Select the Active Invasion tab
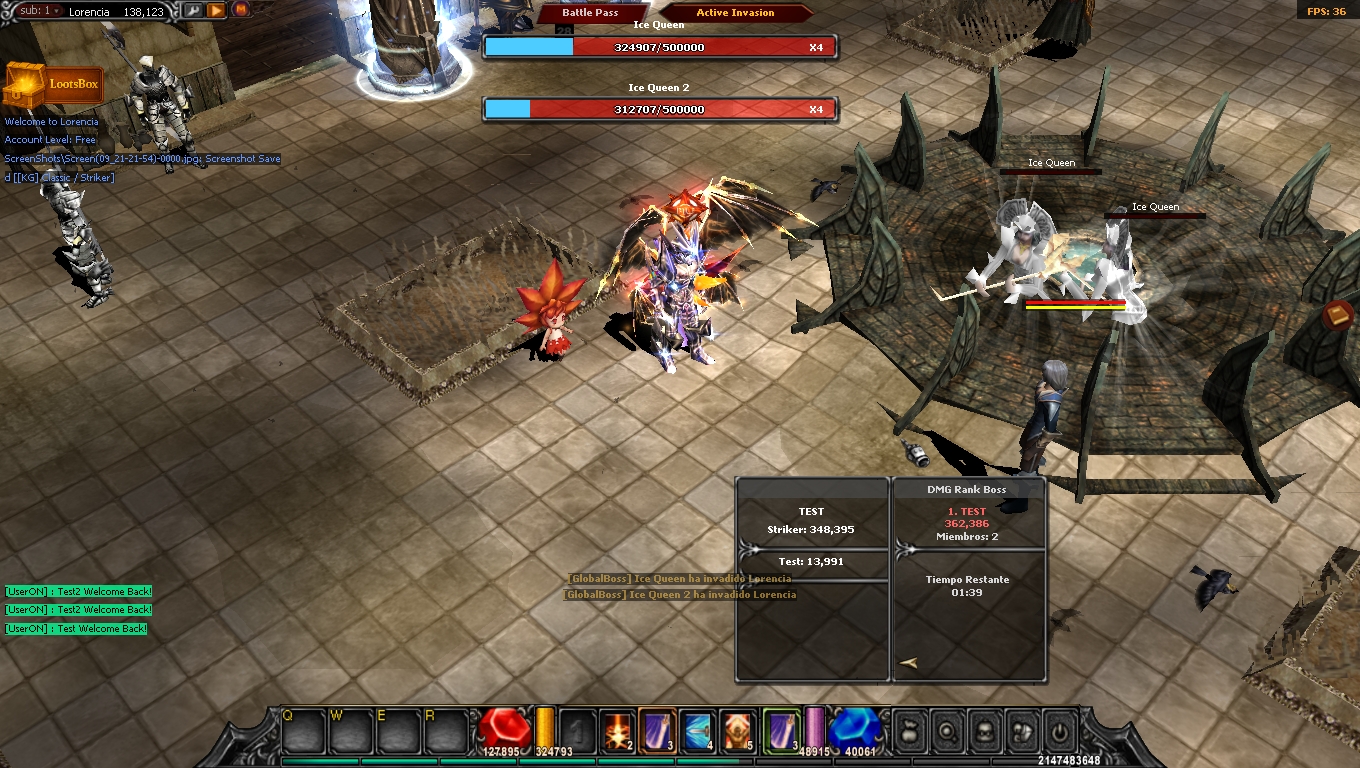The width and height of the screenshot is (1360, 768). click(735, 13)
